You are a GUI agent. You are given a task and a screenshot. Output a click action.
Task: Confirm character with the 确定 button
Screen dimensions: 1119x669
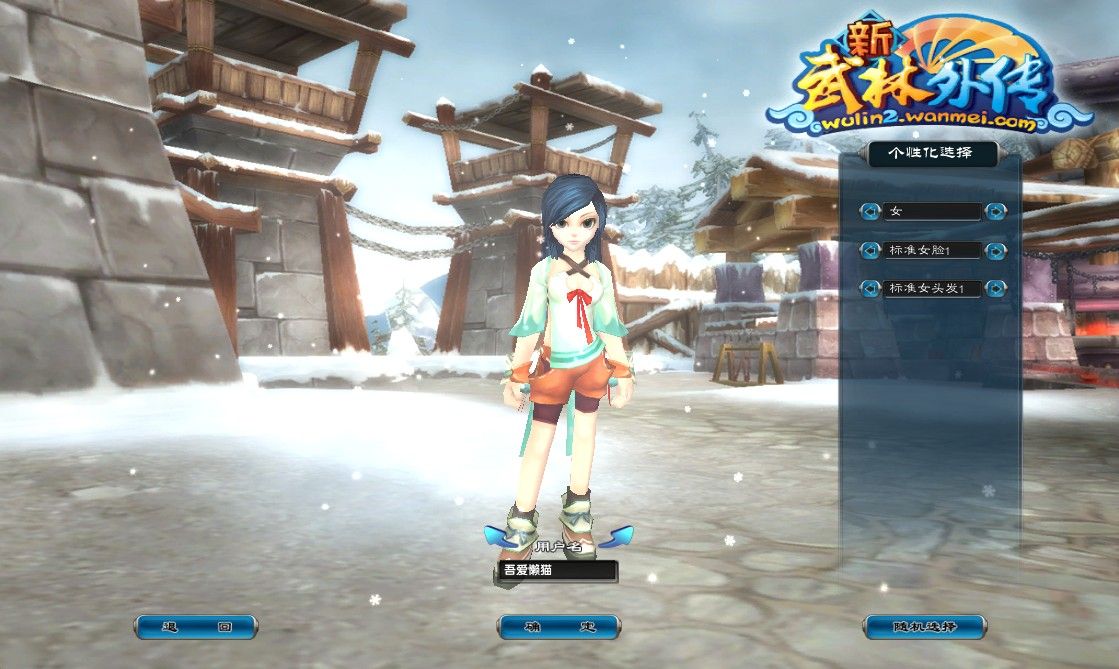pyautogui.click(x=559, y=627)
